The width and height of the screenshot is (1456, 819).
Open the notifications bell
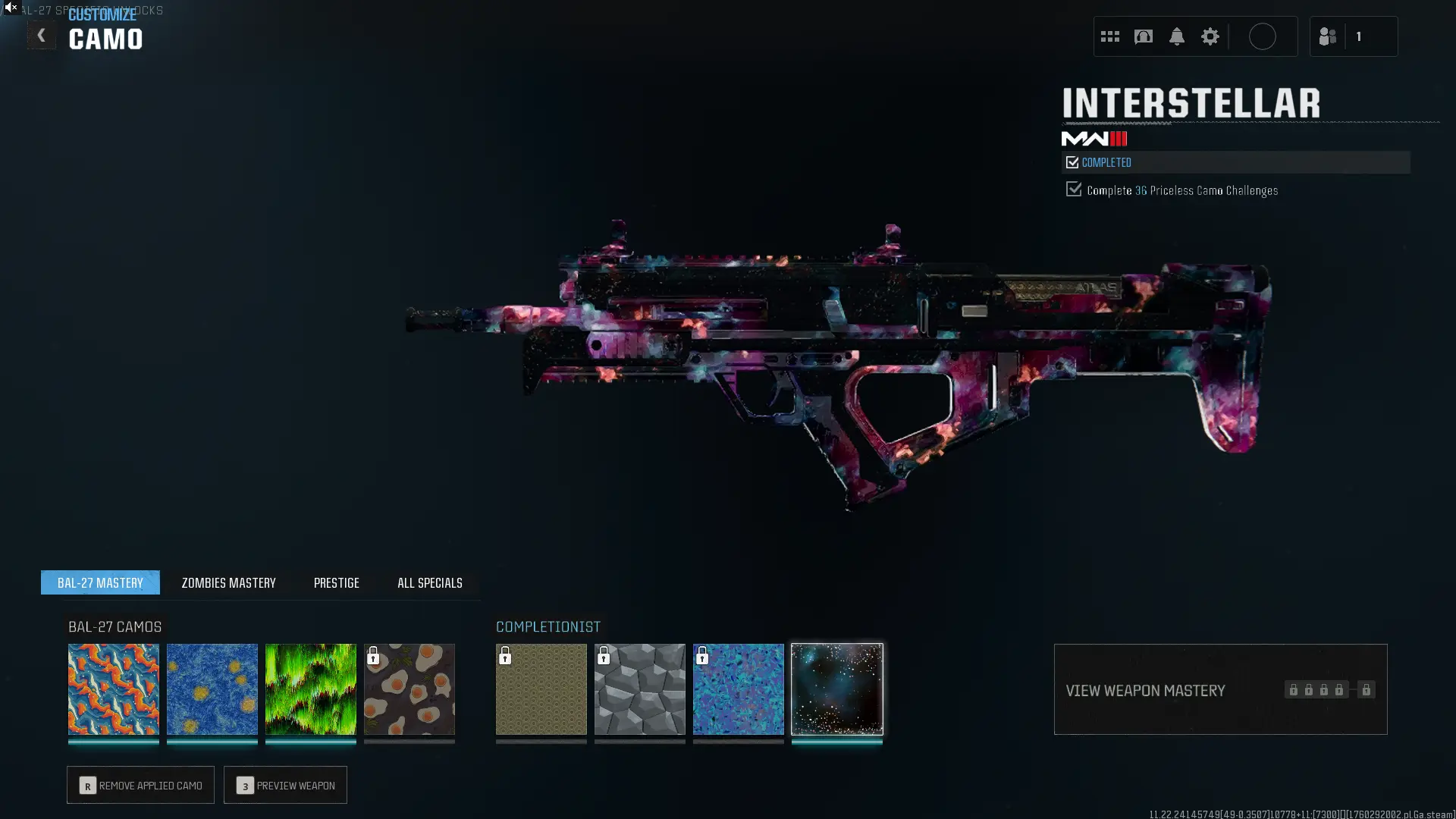(1176, 36)
